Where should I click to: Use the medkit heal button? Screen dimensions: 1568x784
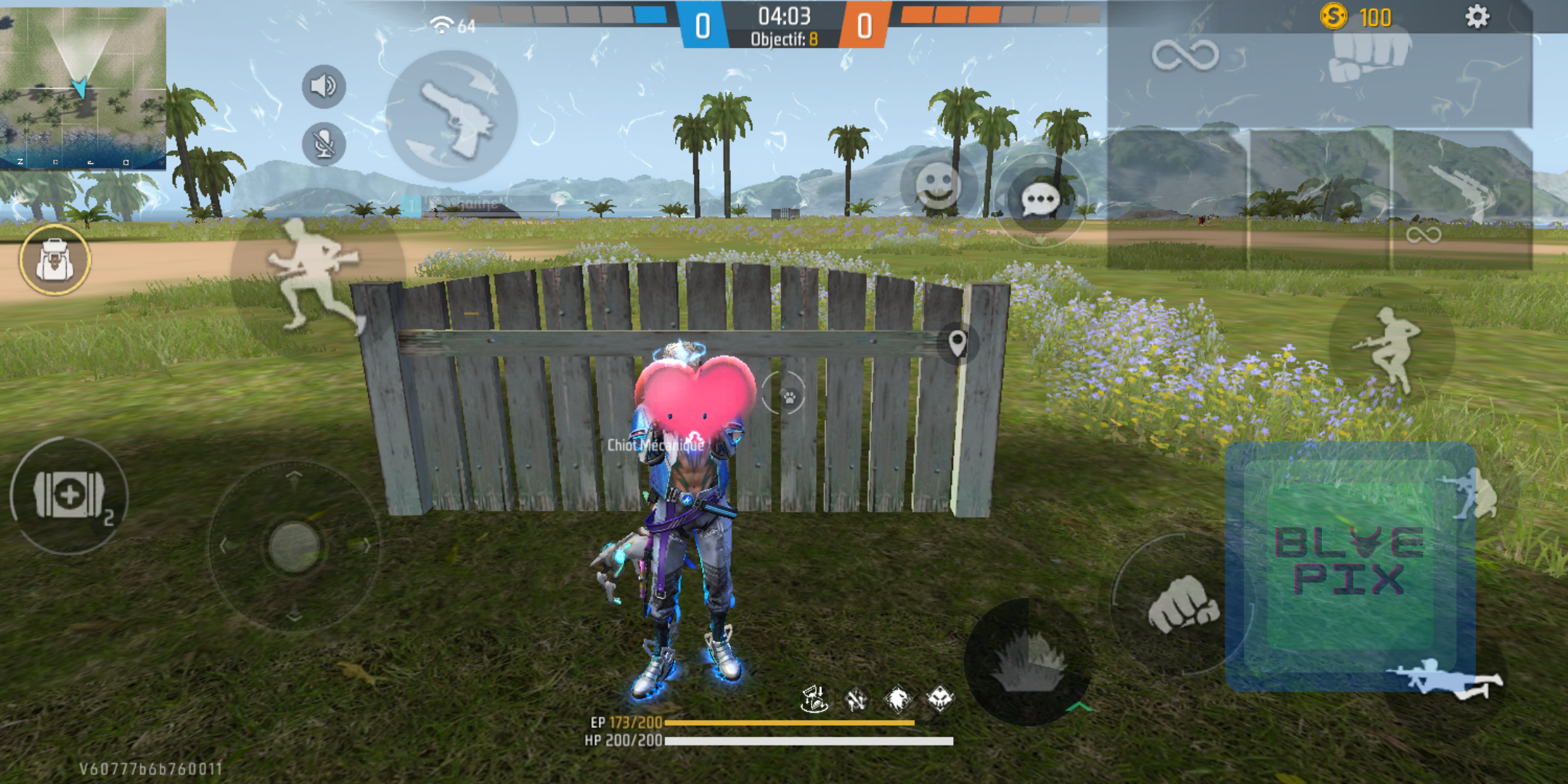(x=70, y=495)
